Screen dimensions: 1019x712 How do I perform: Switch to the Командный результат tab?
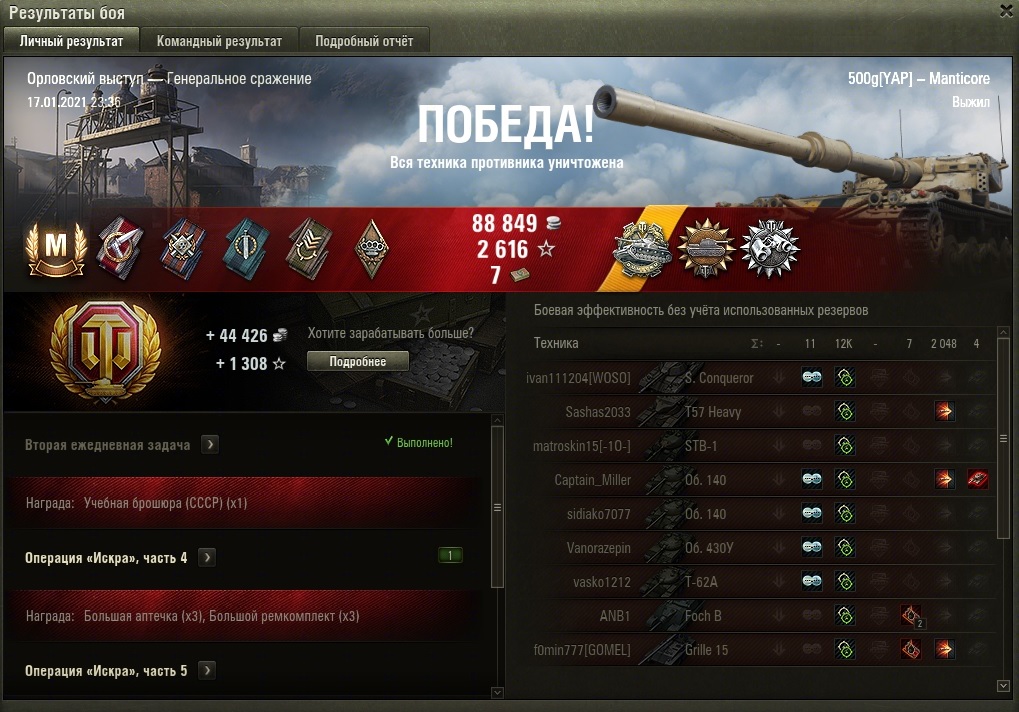[x=219, y=41]
